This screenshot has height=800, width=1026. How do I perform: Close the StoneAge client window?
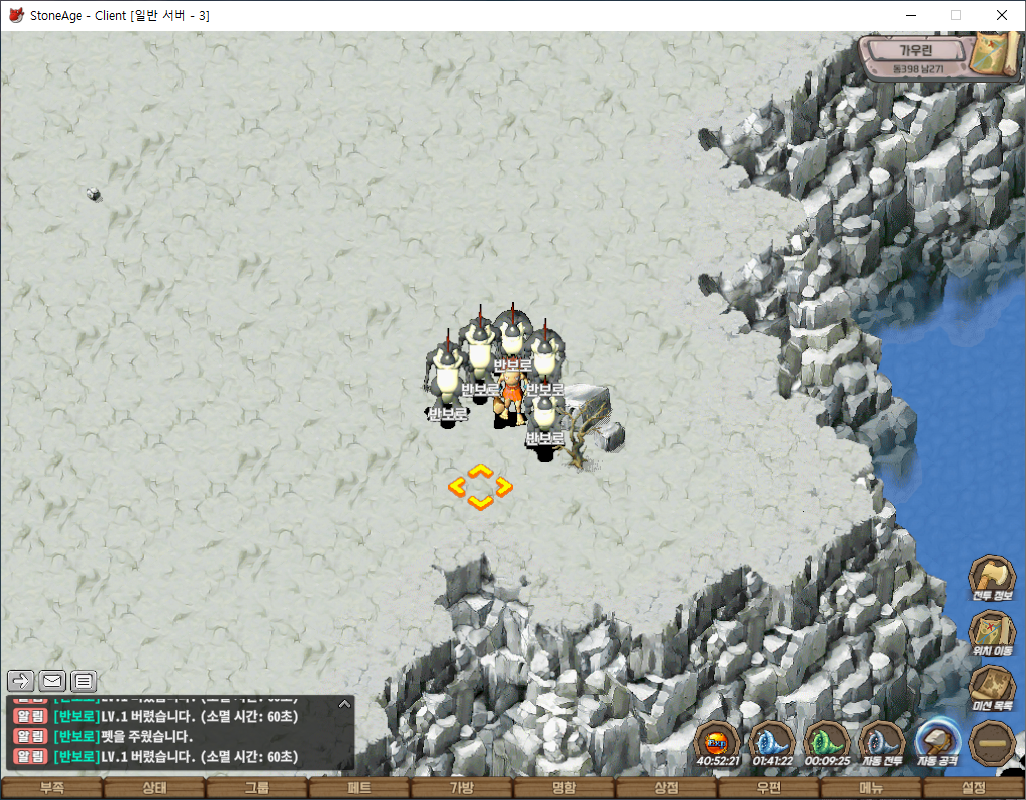1002,15
